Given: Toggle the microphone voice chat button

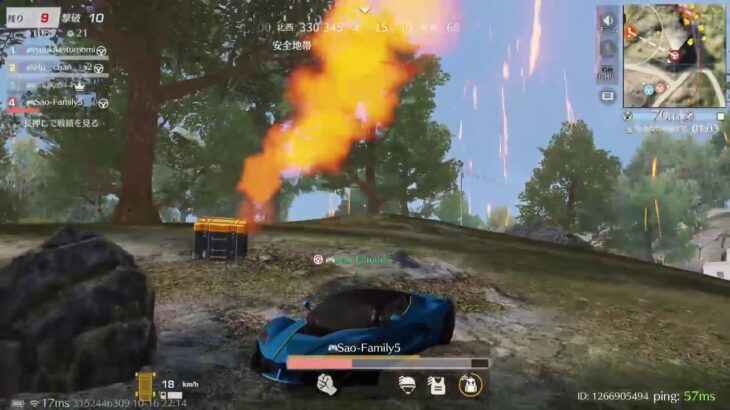Looking at the screenshot, I should click(607, 47).
